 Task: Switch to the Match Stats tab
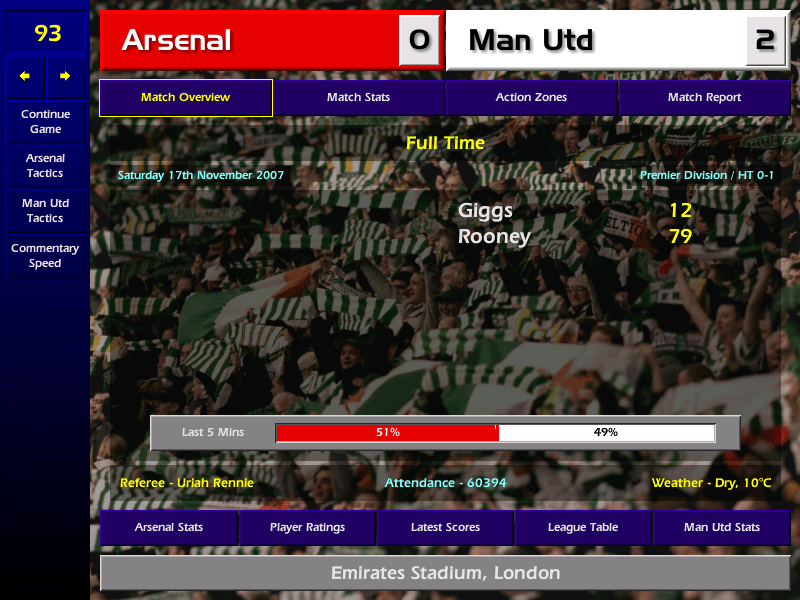point(358,98)
